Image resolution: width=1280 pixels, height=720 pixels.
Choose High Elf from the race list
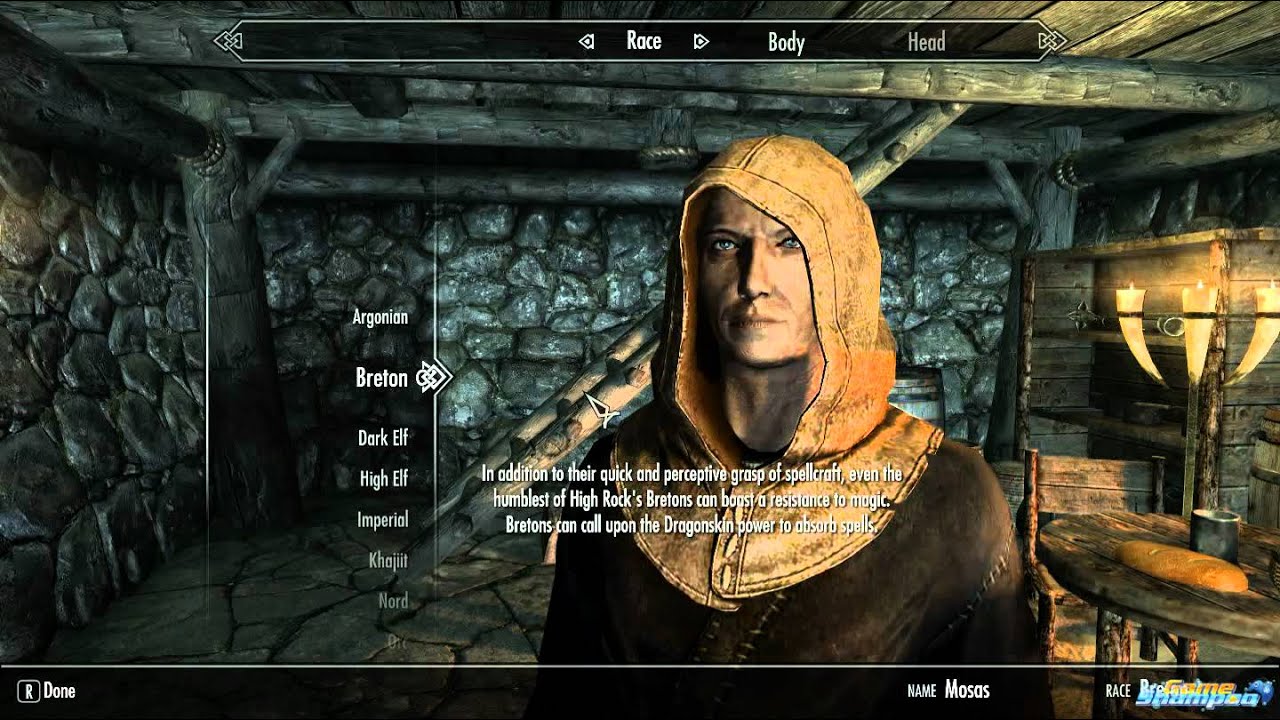point(384,479)
